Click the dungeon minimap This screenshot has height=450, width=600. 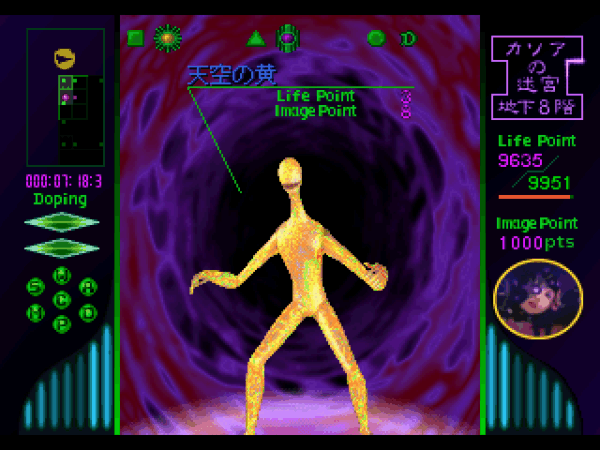coord(66,97)
